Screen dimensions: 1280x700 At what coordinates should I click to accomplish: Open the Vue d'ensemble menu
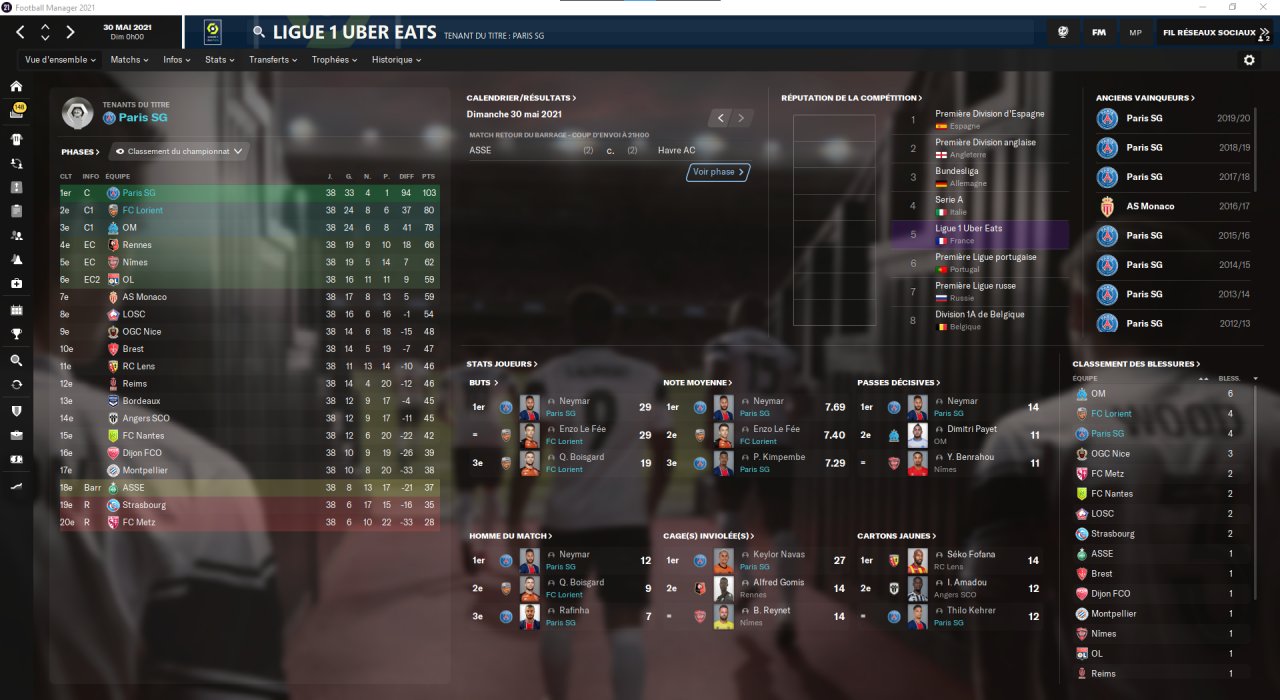(60, 60)
